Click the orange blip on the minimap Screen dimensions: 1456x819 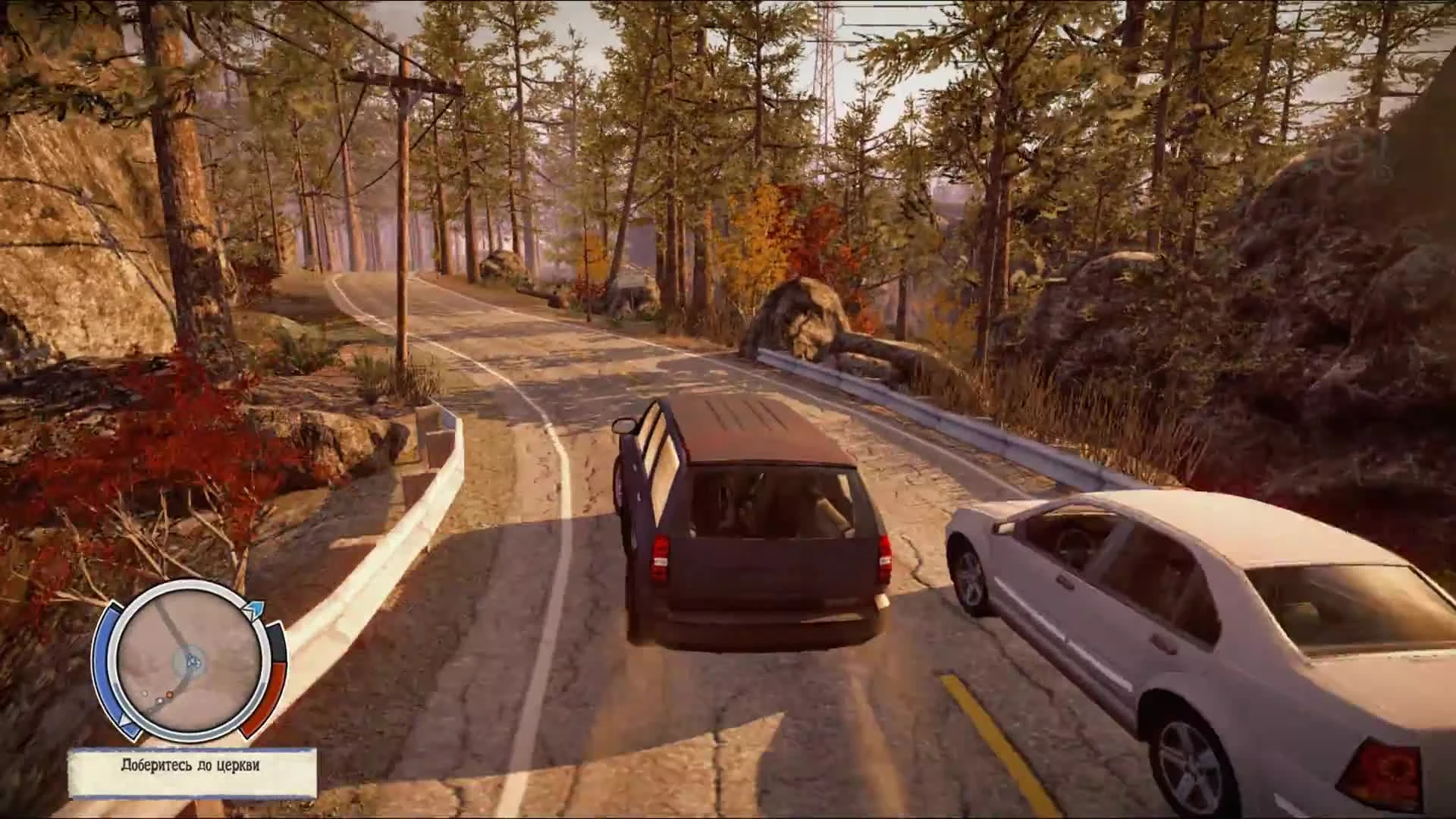[x=168, y=695]
